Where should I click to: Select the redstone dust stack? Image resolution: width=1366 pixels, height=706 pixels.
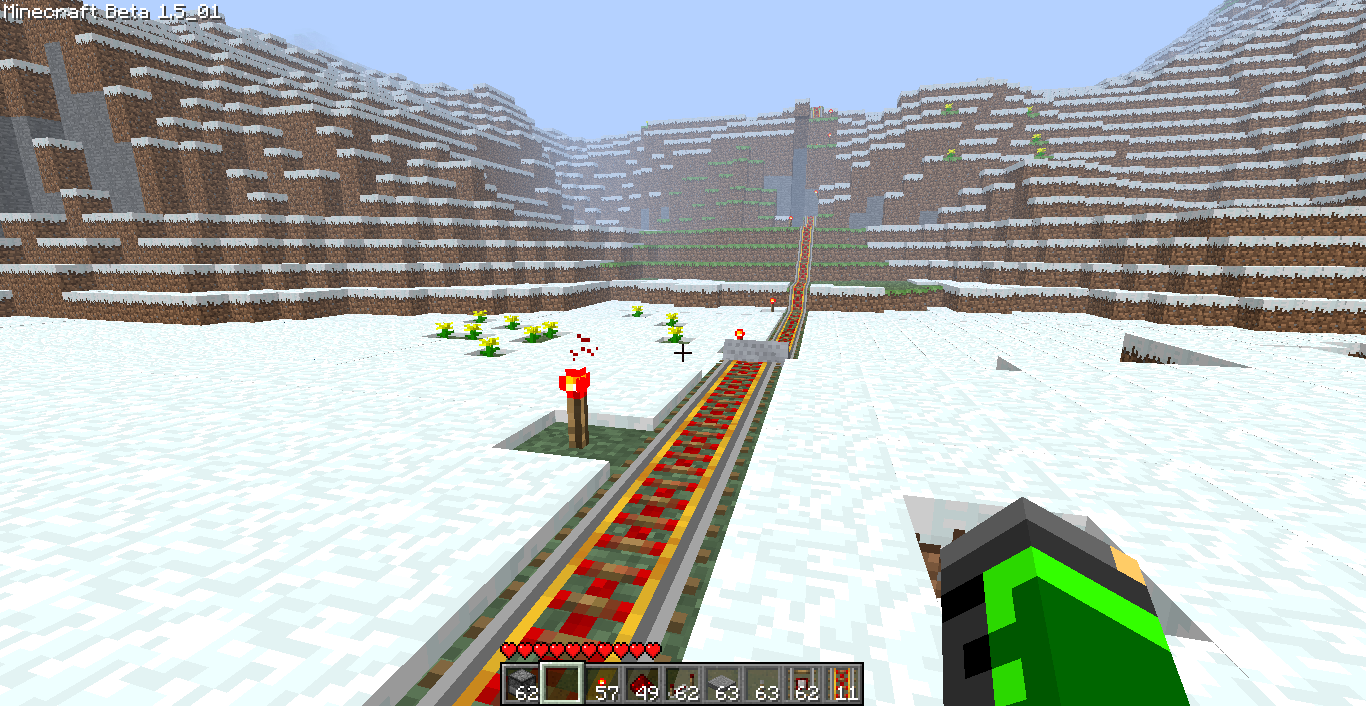642,684
